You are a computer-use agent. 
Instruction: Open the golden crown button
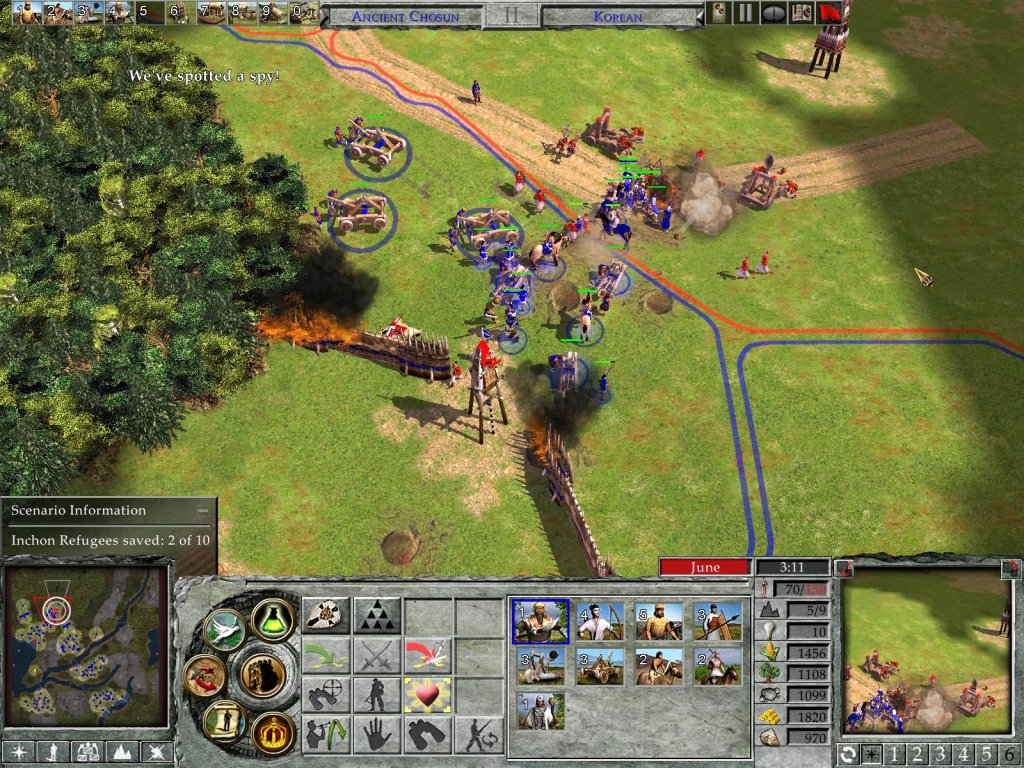pos(272,731)
